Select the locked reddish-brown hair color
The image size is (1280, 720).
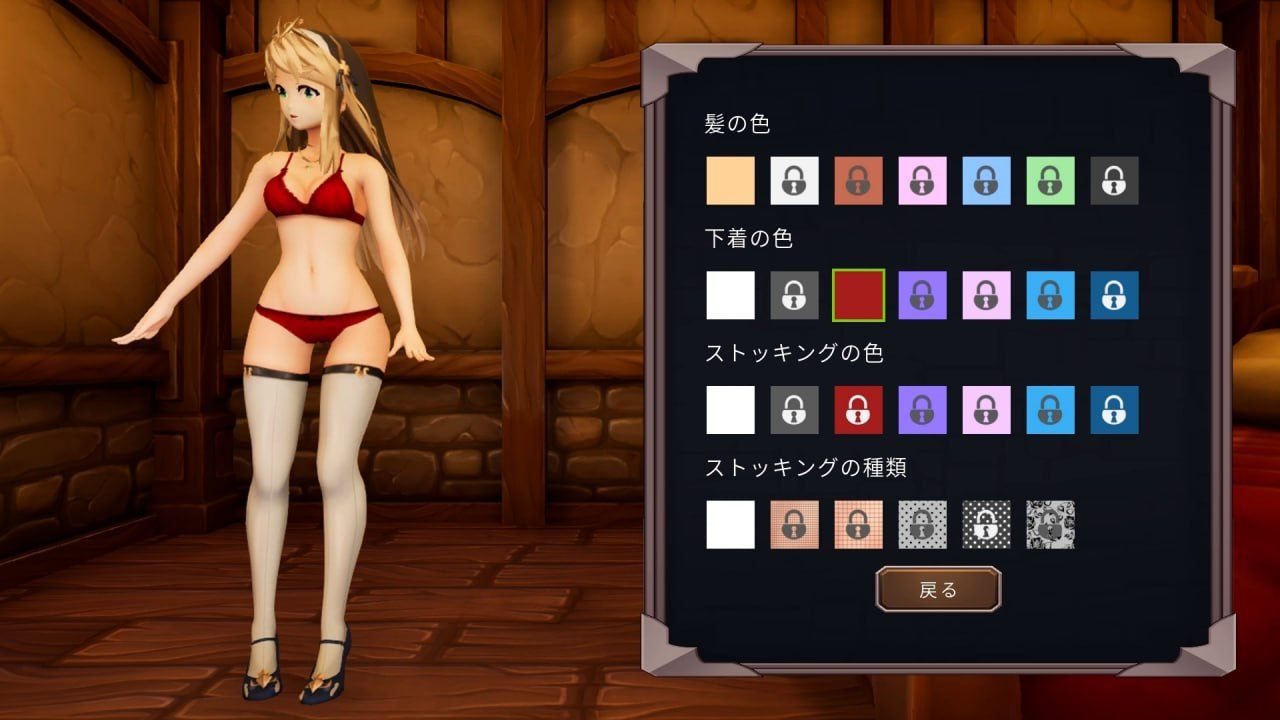(x=858, y=181)
